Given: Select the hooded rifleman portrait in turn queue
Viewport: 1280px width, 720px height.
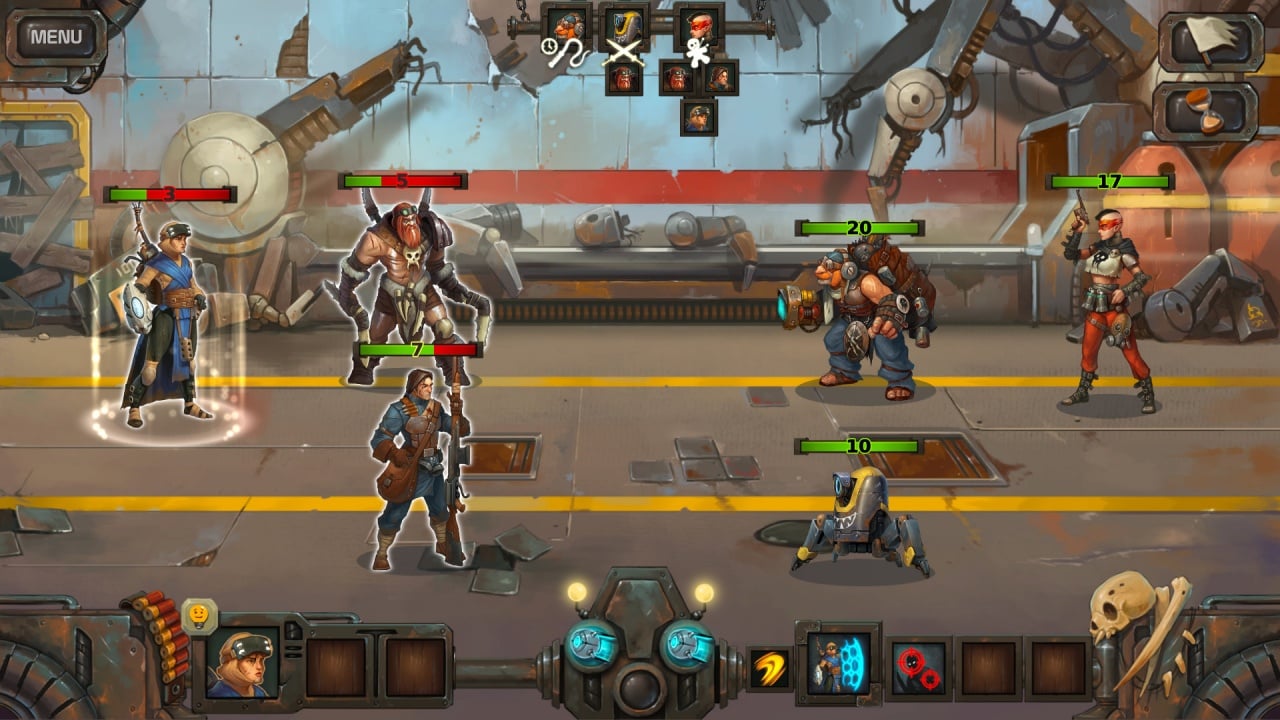Looking at the screenshot, I should click(720, 77).
